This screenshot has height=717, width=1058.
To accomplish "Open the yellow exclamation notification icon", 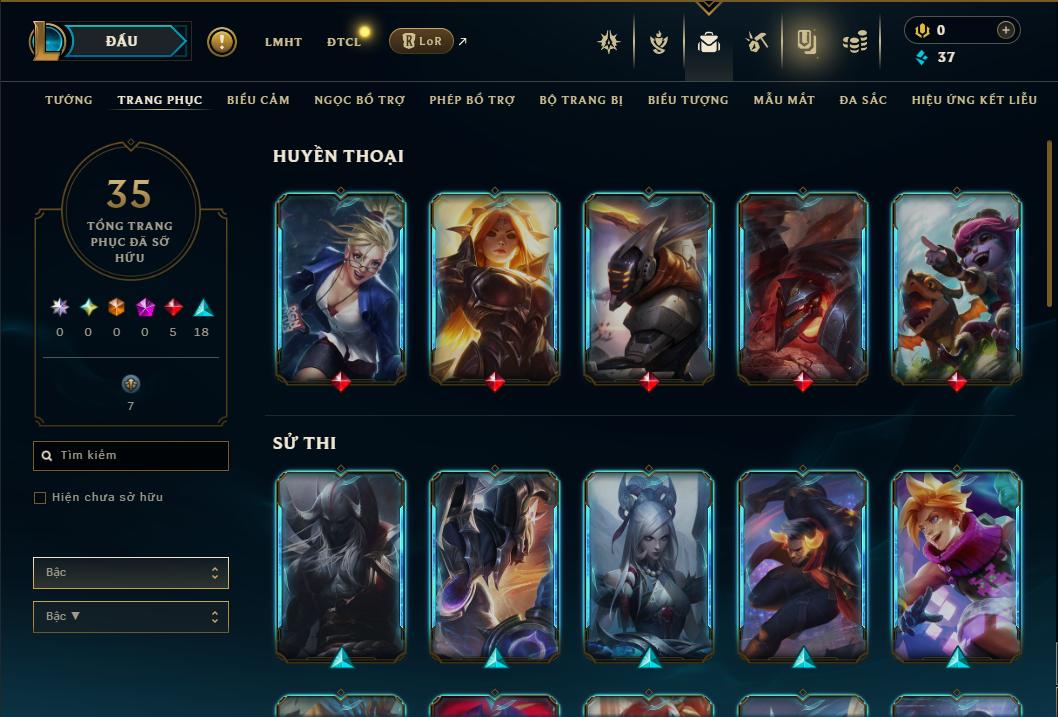I will pos(222,42).
